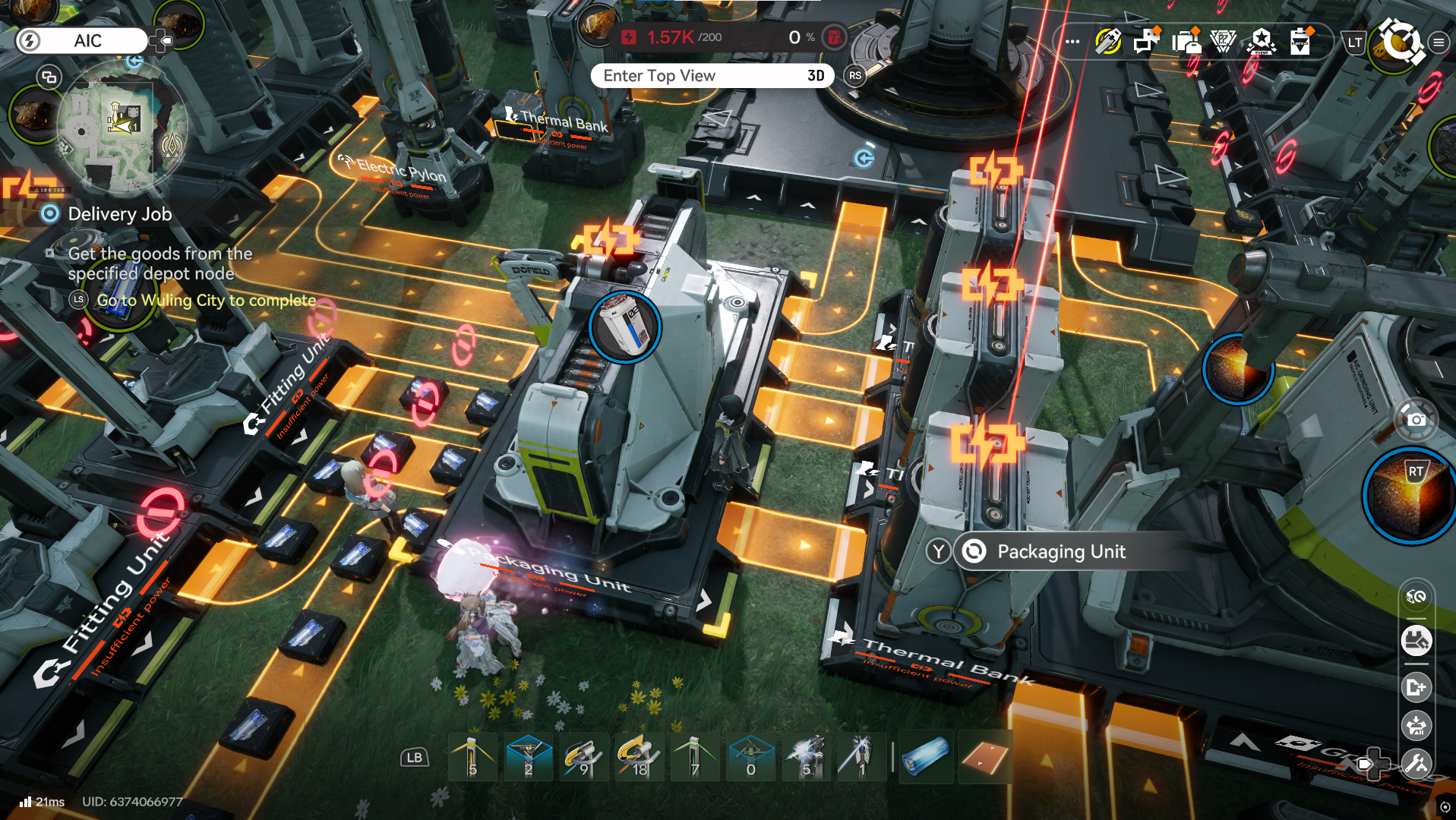The height and width of the screenshot is (820, 1456).
Task: Open the hamburger main menu button
Action: pos(1439,43)
